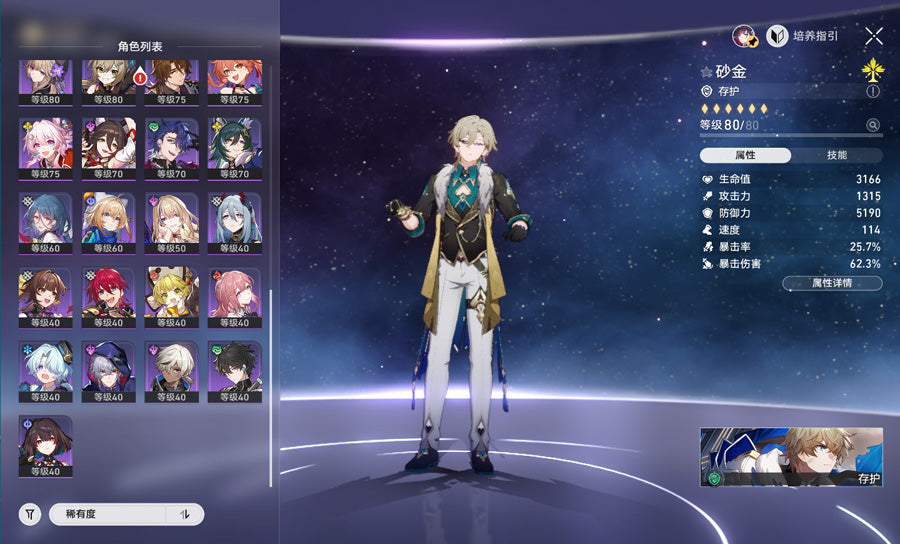Viewport: 900px width, 544px height.
Task: Select the yellow-haired level 40 character
Action: [x=171, y=297]
